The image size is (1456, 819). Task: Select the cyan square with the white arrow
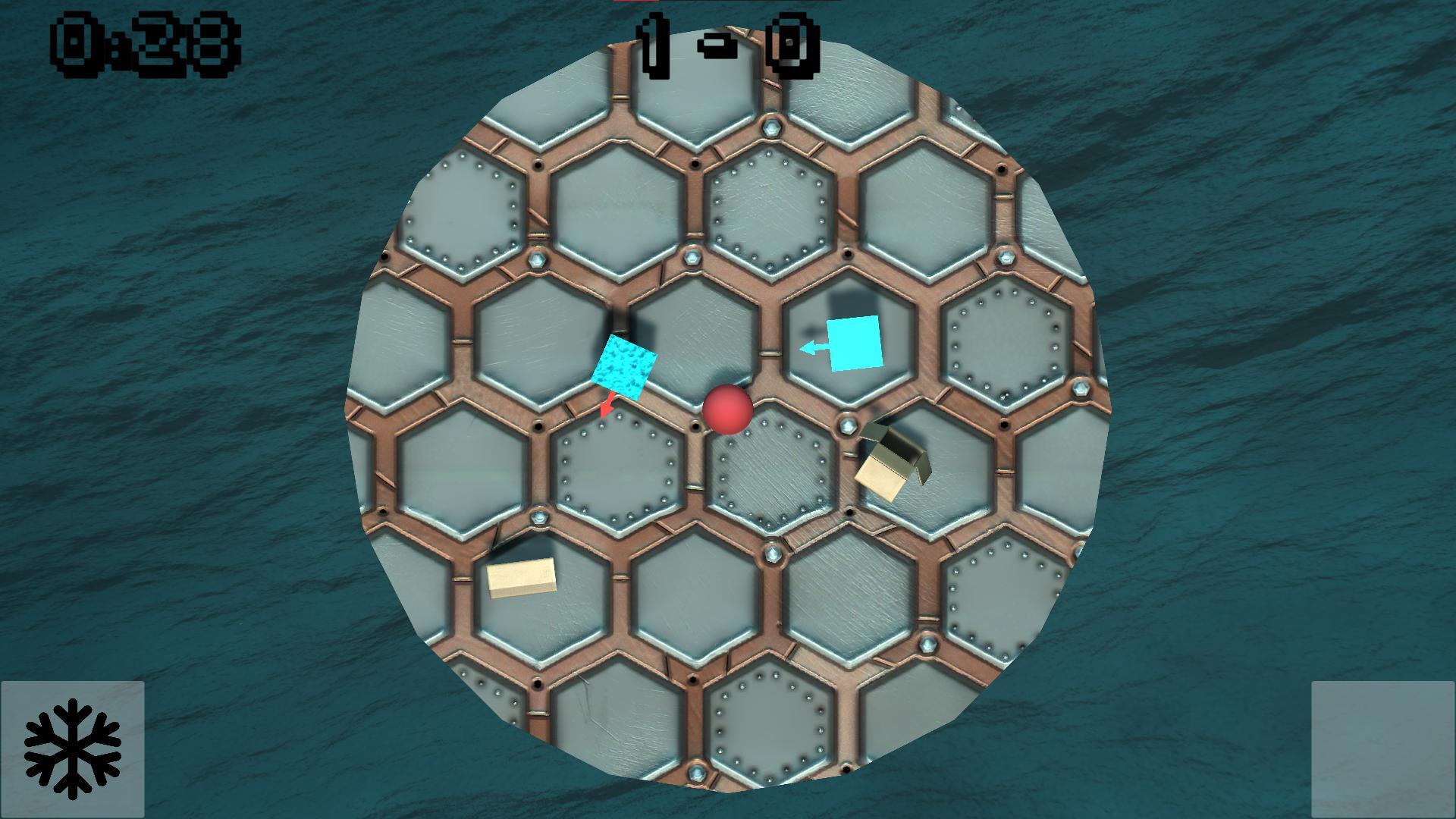(x=853, y=345)
